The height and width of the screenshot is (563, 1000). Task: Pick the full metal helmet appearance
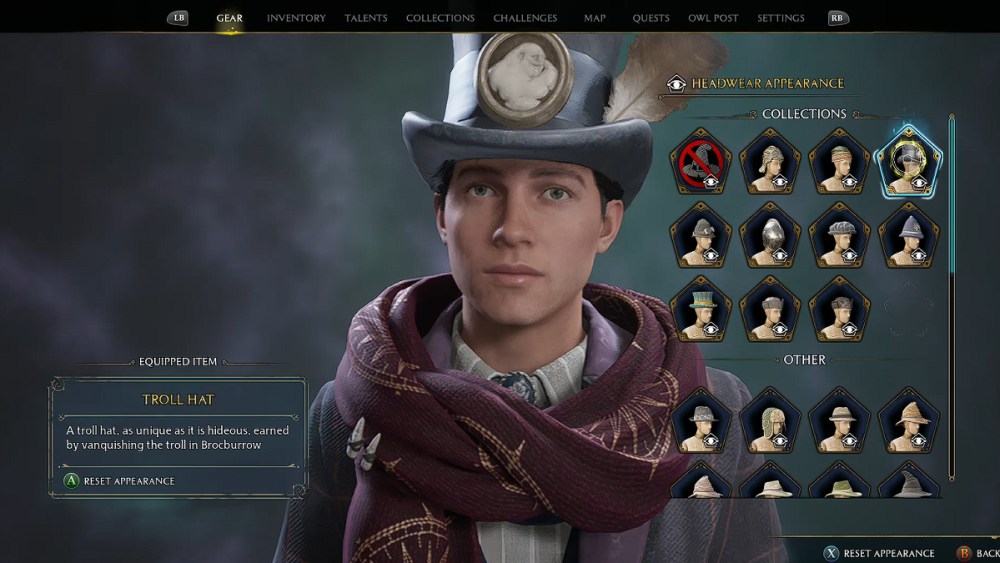(770, 235)
